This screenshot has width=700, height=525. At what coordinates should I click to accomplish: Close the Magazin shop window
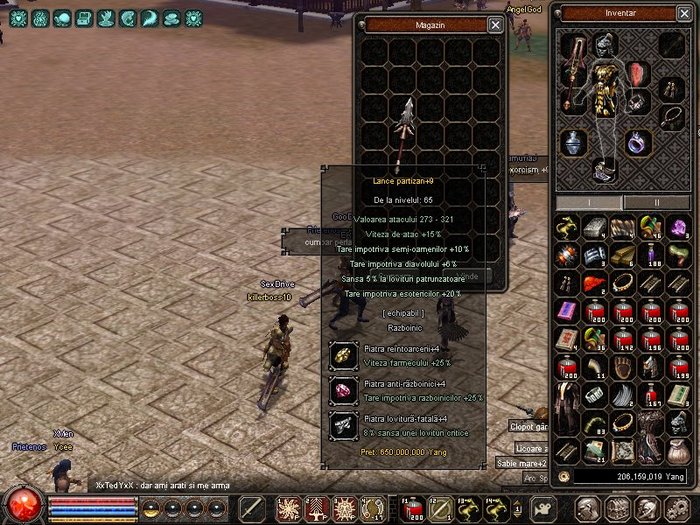(495, 24)
